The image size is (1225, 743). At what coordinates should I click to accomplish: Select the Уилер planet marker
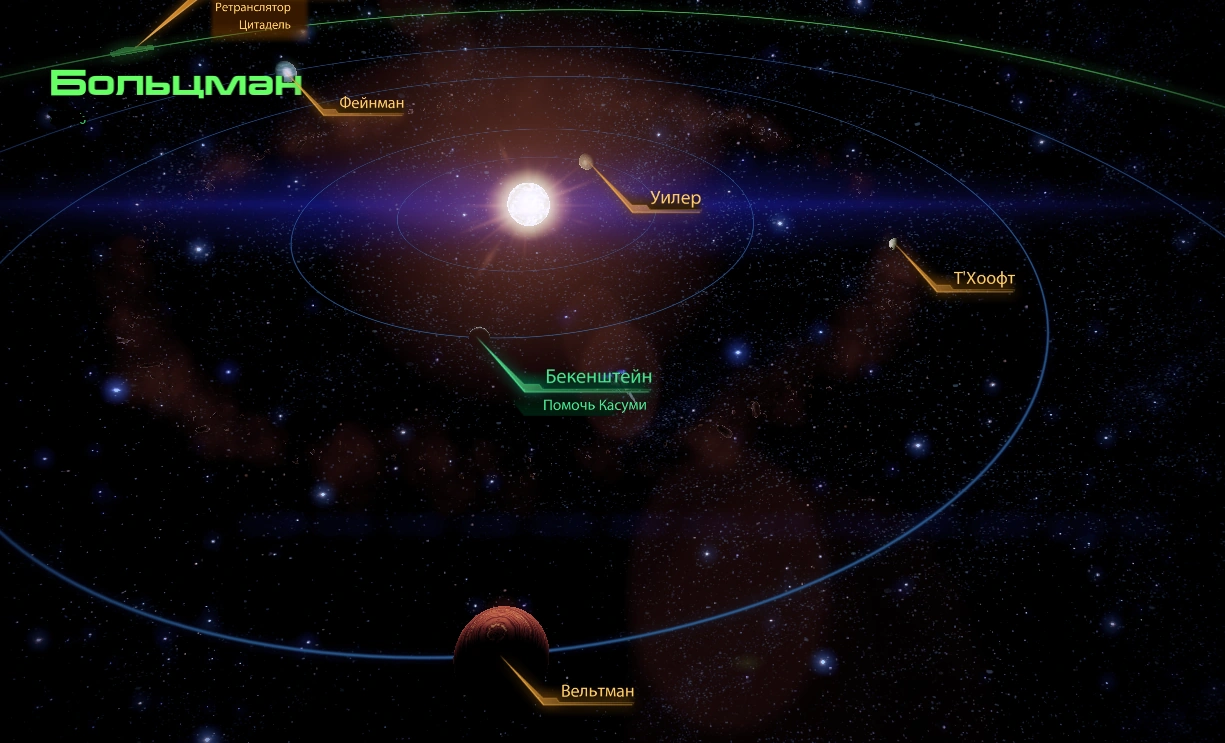click(586, 162)
